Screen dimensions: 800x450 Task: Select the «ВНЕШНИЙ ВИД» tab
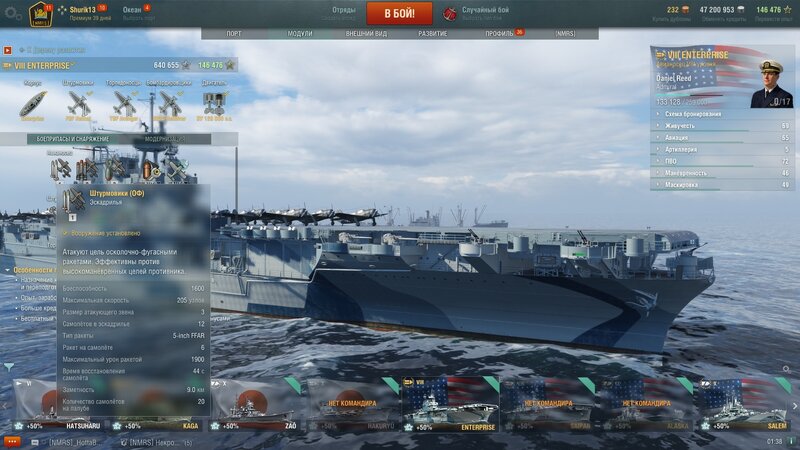pyautogui.click(x=366, y=33)
